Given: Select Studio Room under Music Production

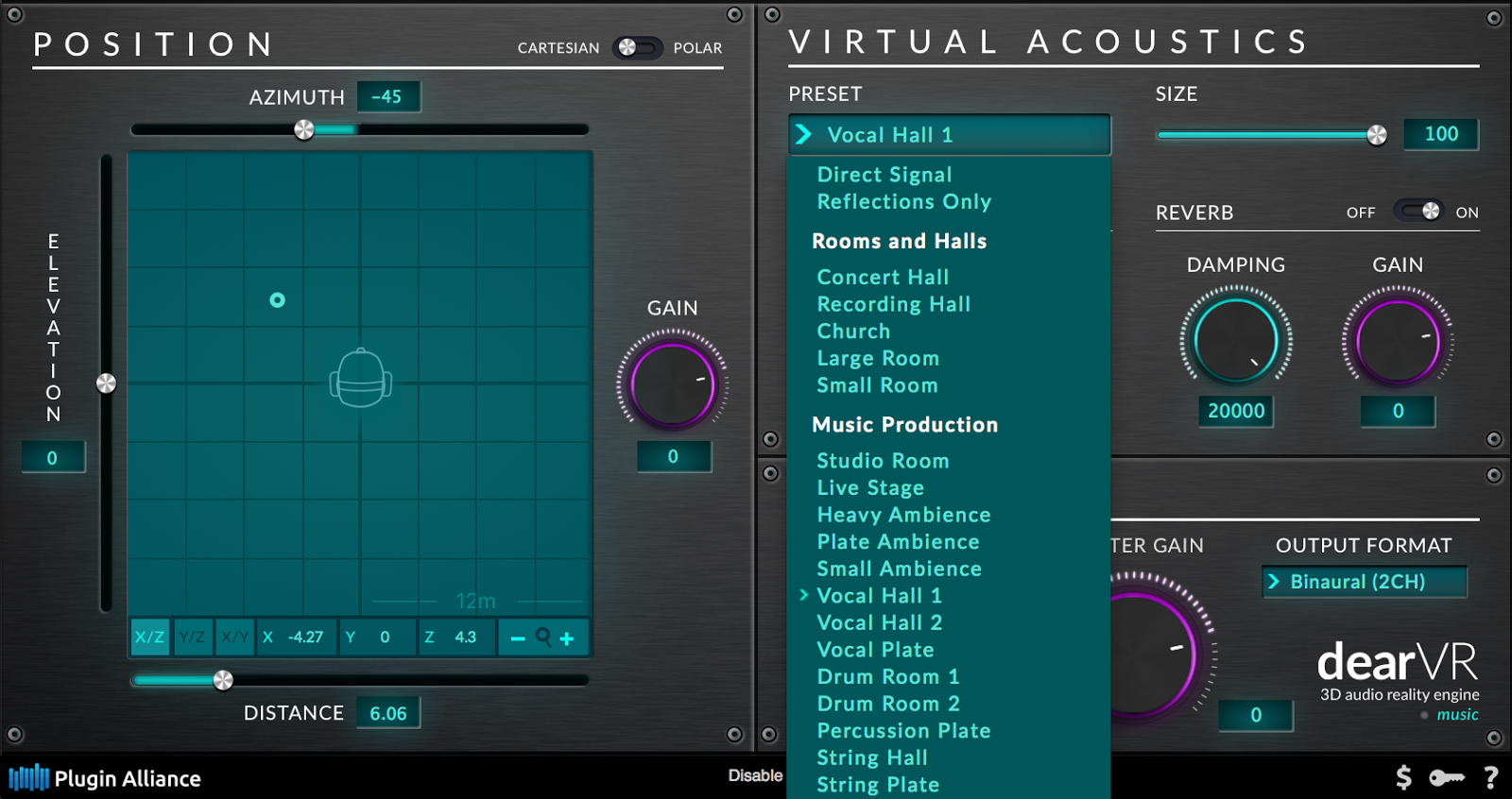Looking at the screenshot, I should (x=883, y=460).
